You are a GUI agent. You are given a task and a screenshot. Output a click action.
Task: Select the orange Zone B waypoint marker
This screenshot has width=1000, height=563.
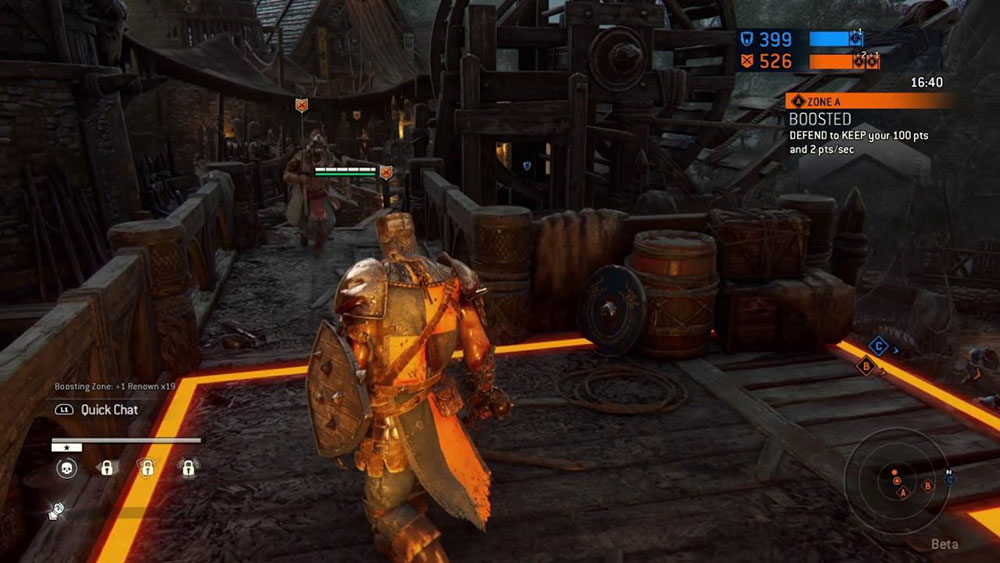pos(867,367)
